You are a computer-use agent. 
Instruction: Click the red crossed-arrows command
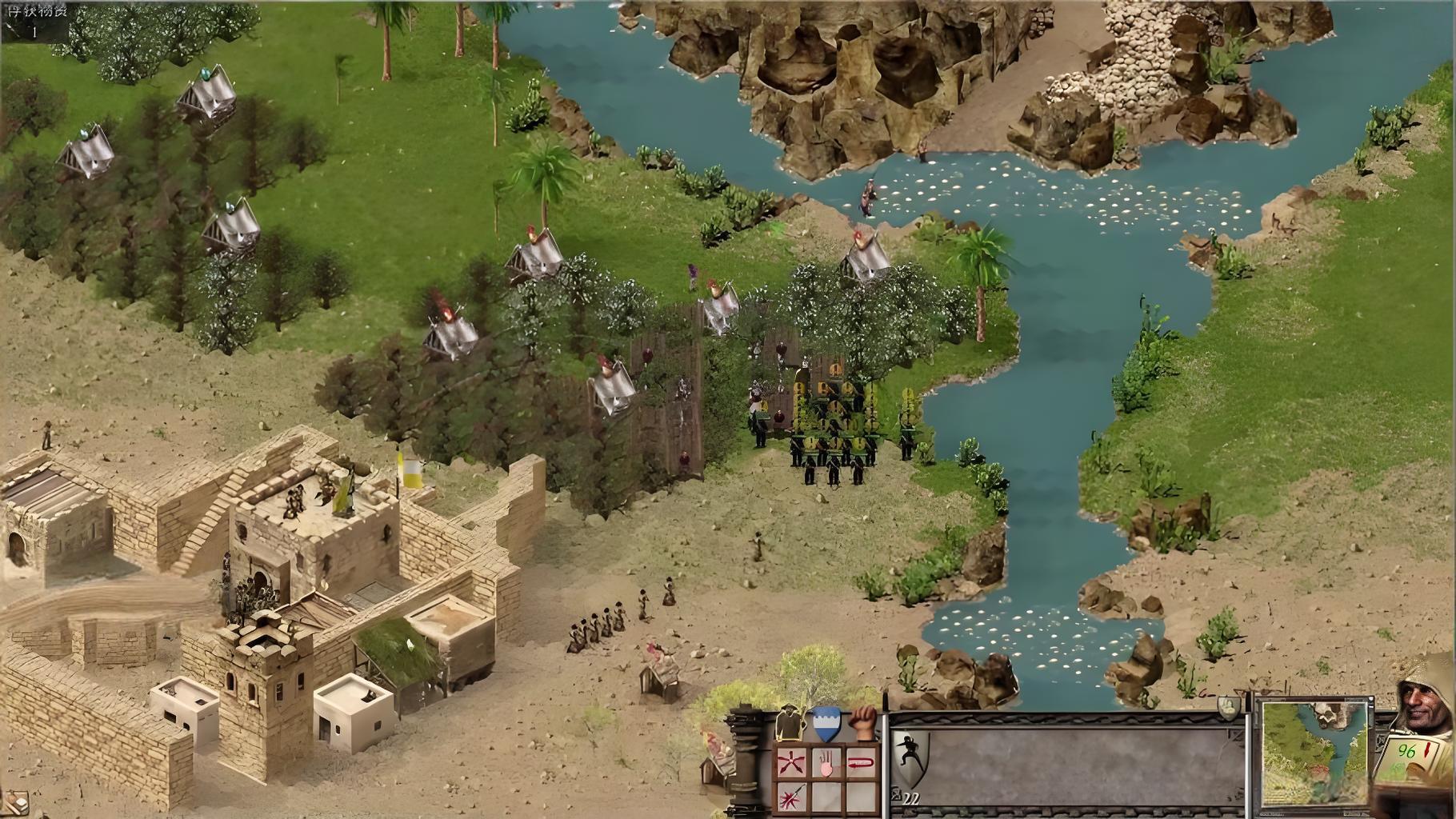(791, 764)
